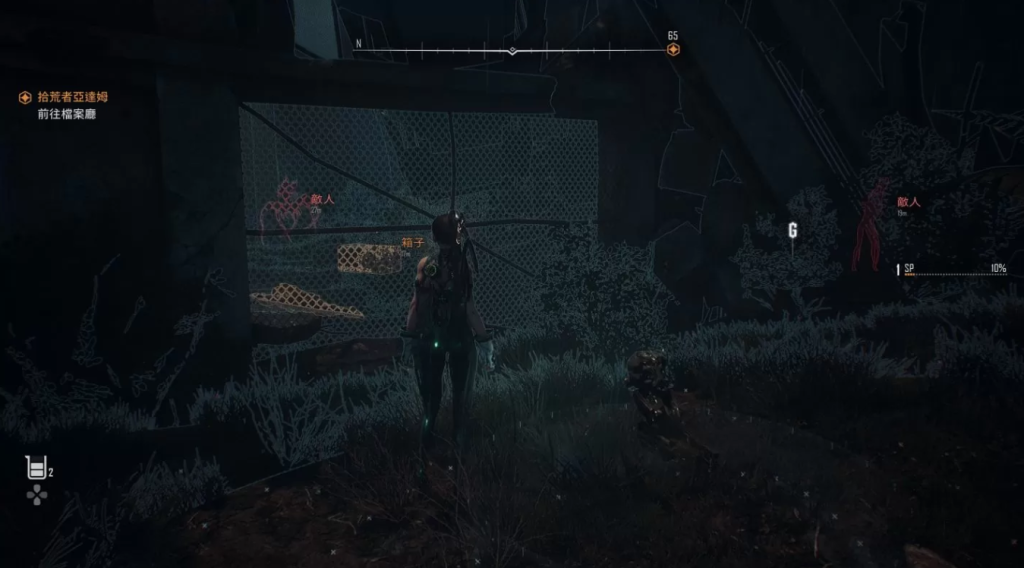Select the orange objective marker on compass
The height and width of the screenshot is (568, 1024).
tap(673, 49)
